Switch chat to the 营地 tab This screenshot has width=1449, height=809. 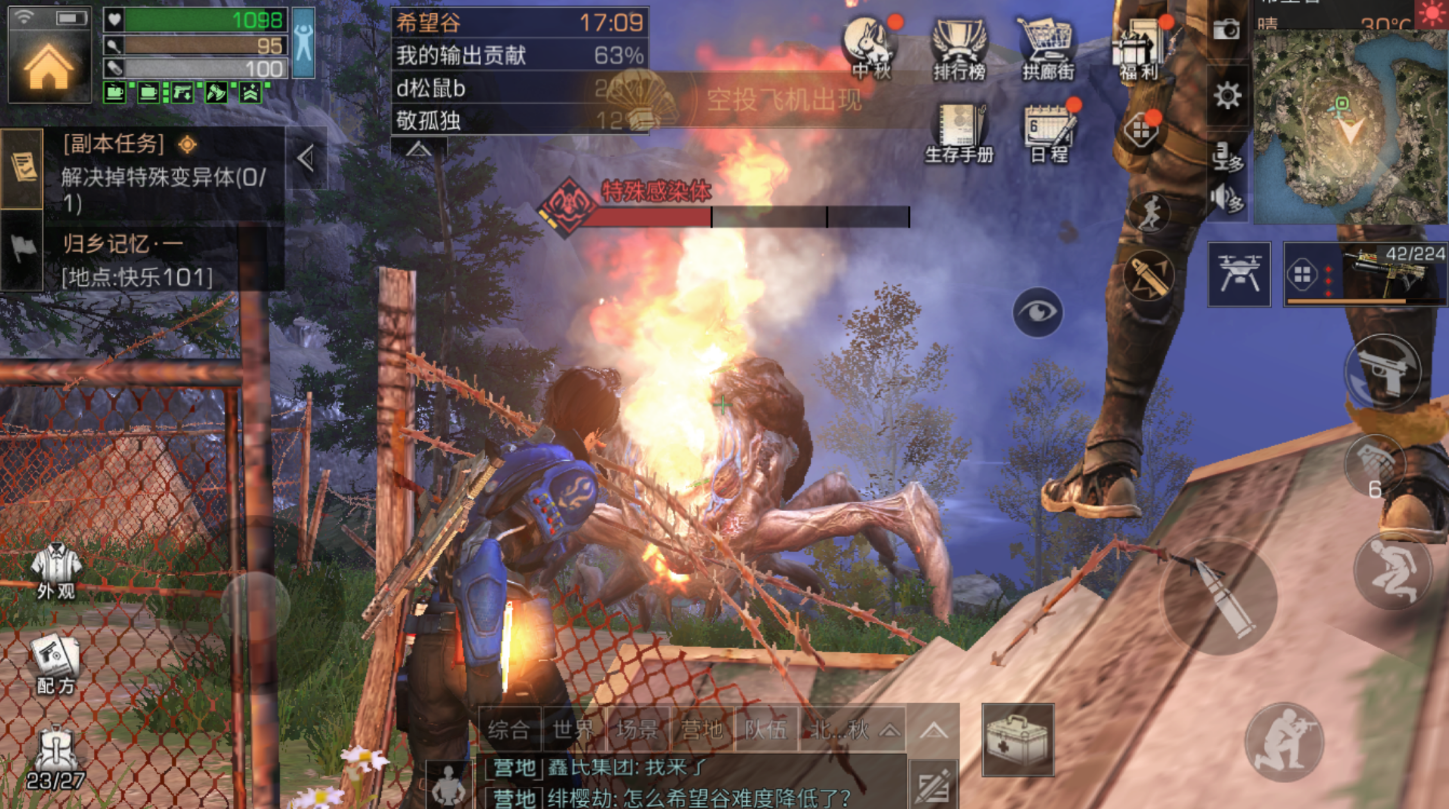702,729
